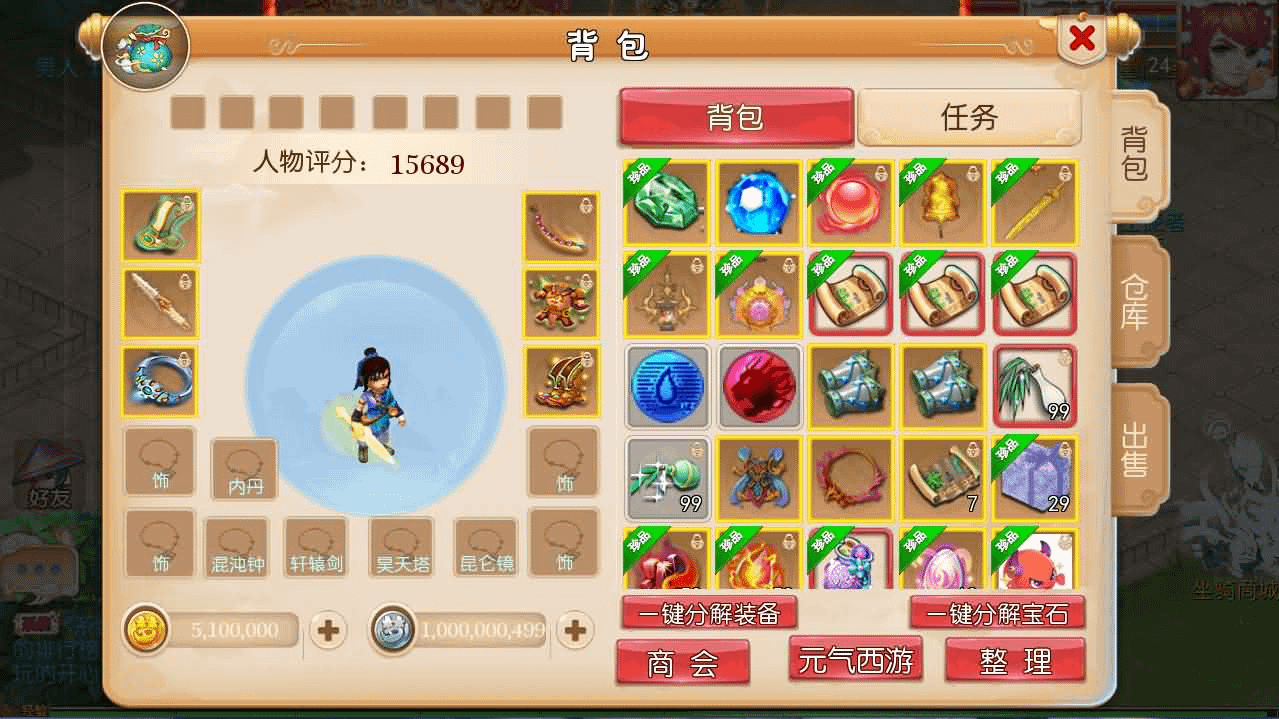The width and height of the screenshot is (1279, 719).
Task: Select the green emerald gem item
Action: tap(667, 203)
